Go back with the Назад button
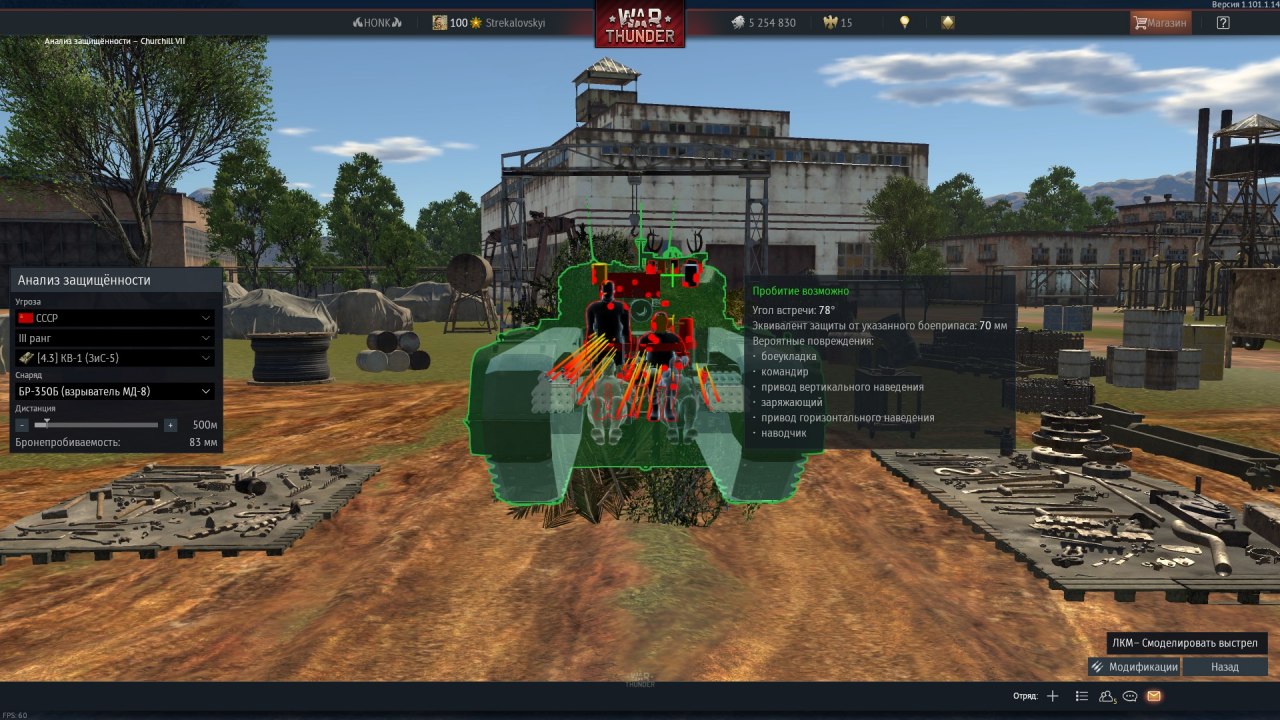 (1224, 667)
